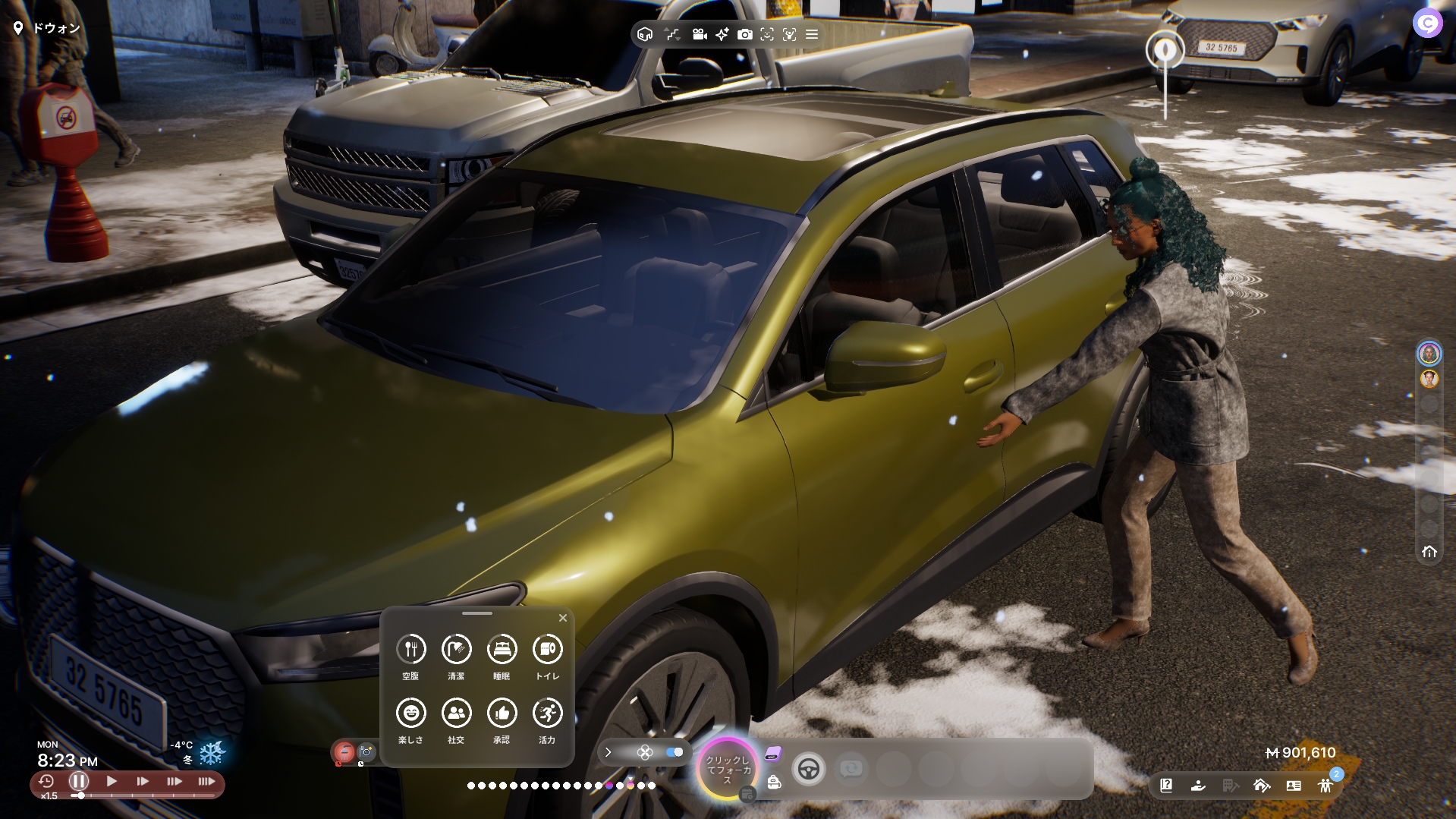The image size is (1456, 819).
Task: Open the photo camera mode
Action: coord(744,34)
